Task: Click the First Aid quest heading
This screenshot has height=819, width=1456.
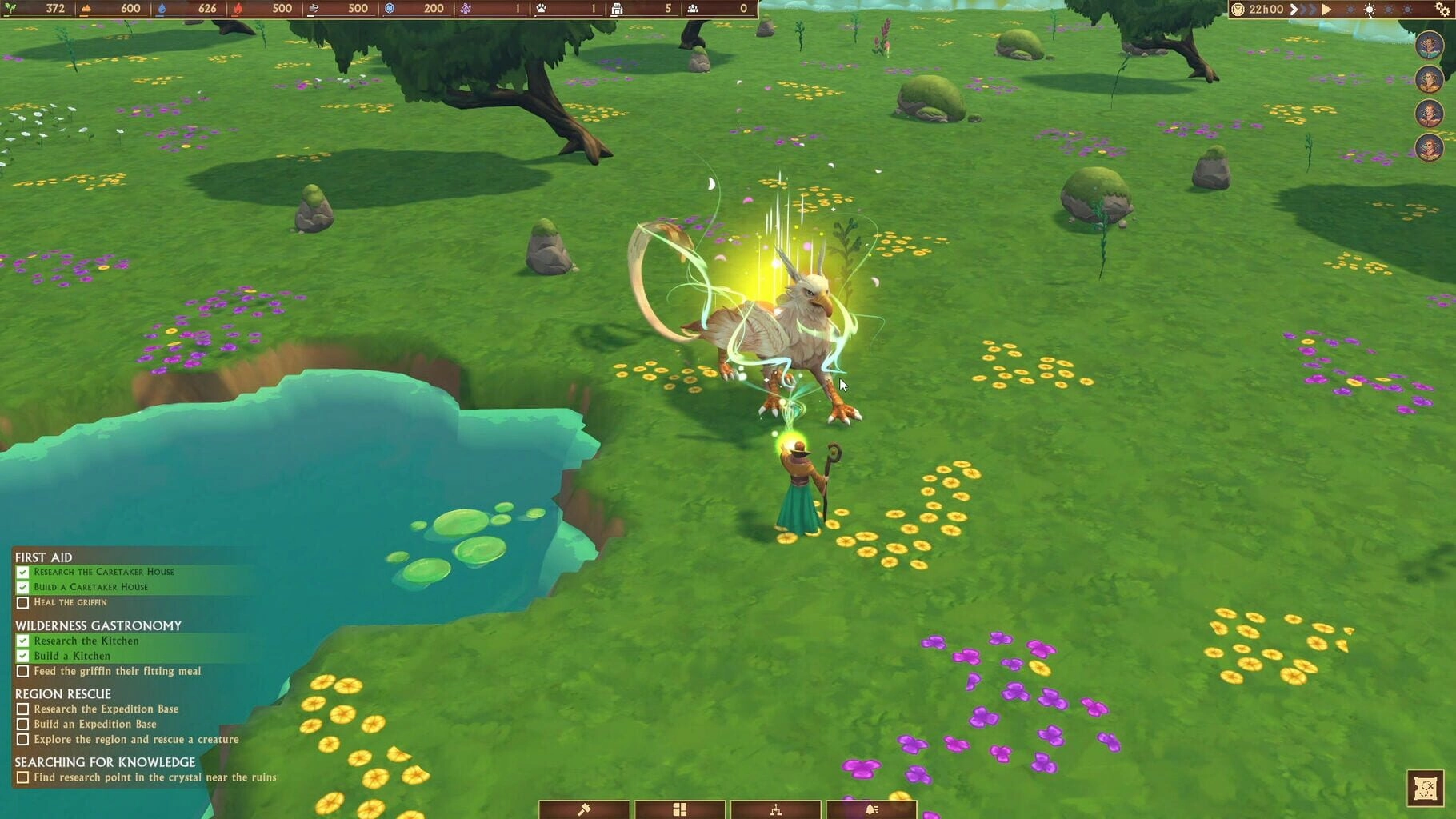Action: 43,557
